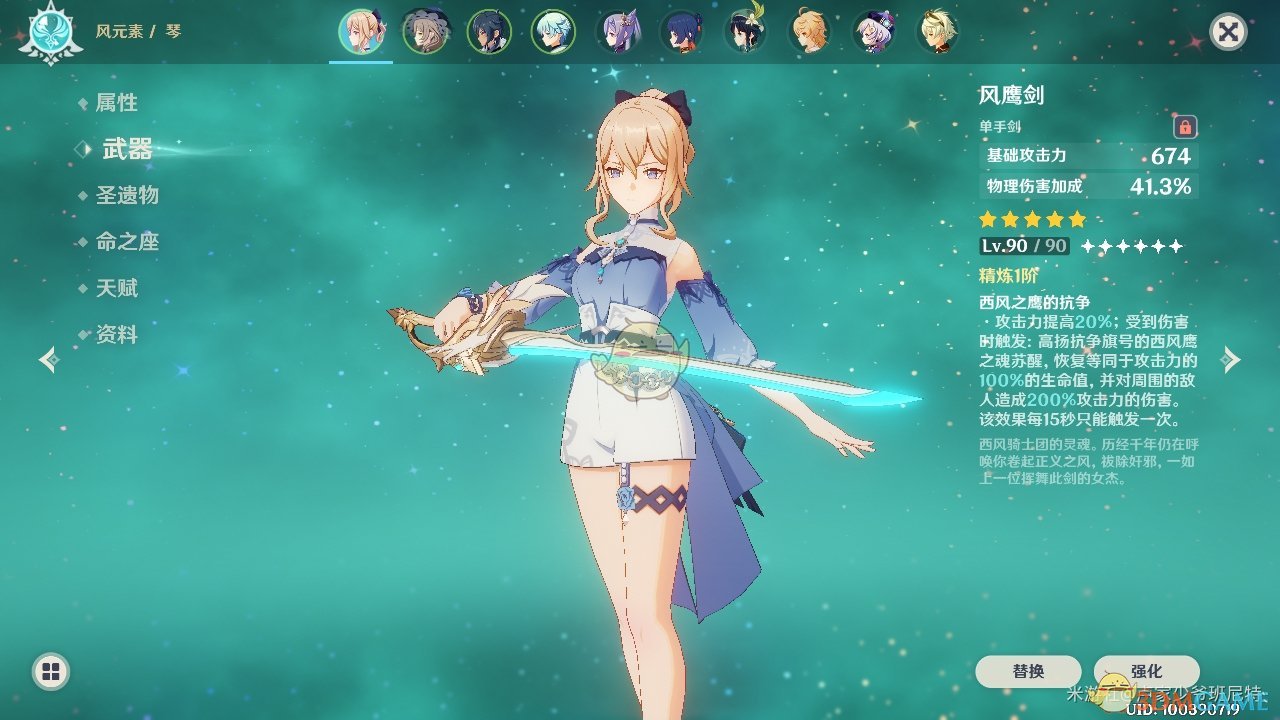Open the 命之座 constellation section
The width and height of the screenshot is (1280, 720).
click(127, 242)
